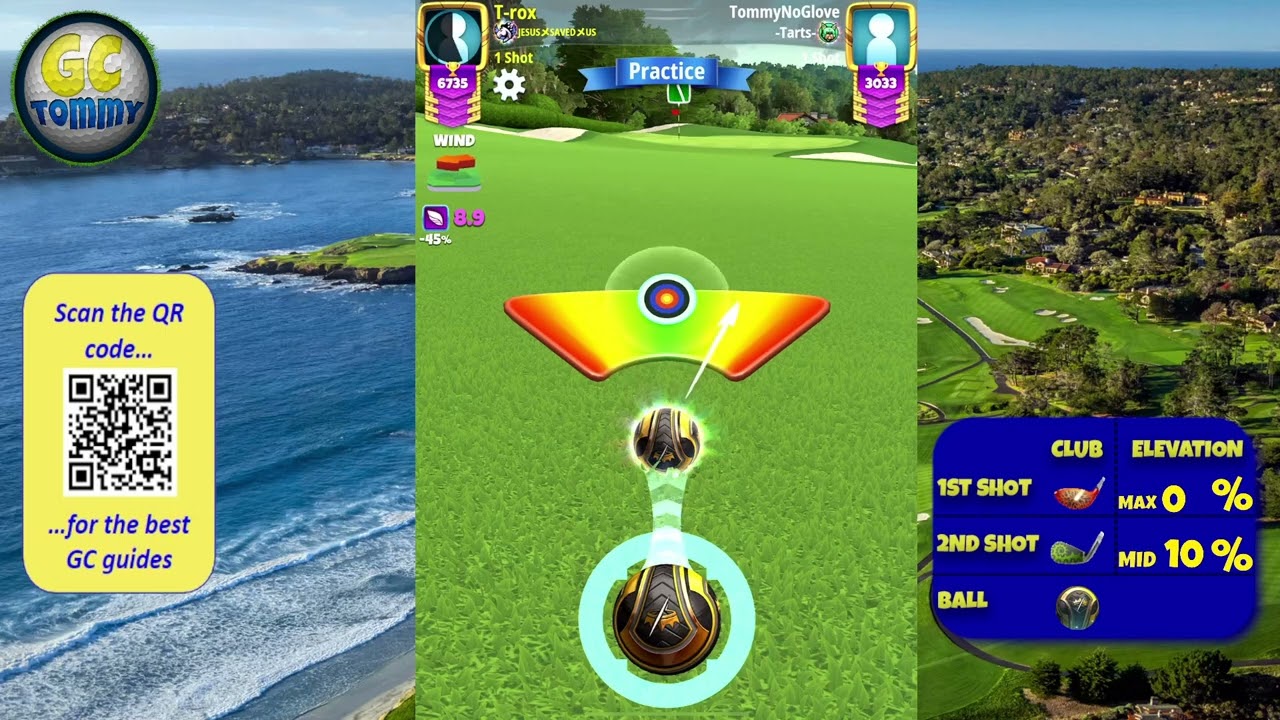Screen dimensions: 1280x720
Task: Click the bullseye shot target marker
Action: pos(667,299)
